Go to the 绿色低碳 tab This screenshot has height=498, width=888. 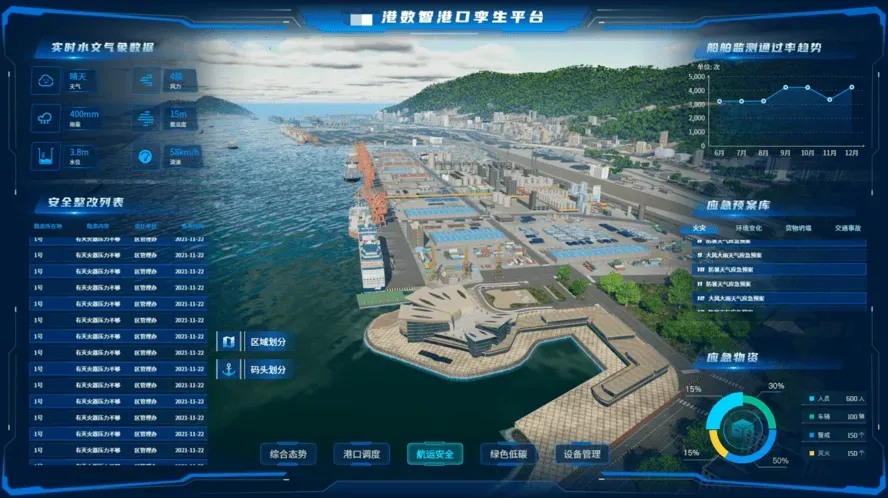[508, 454]
